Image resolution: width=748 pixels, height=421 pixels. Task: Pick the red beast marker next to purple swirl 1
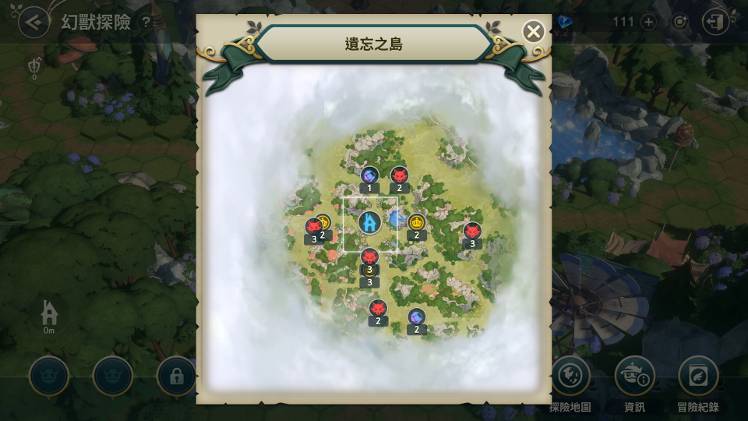pyautogui.click(x=399, y=174)
